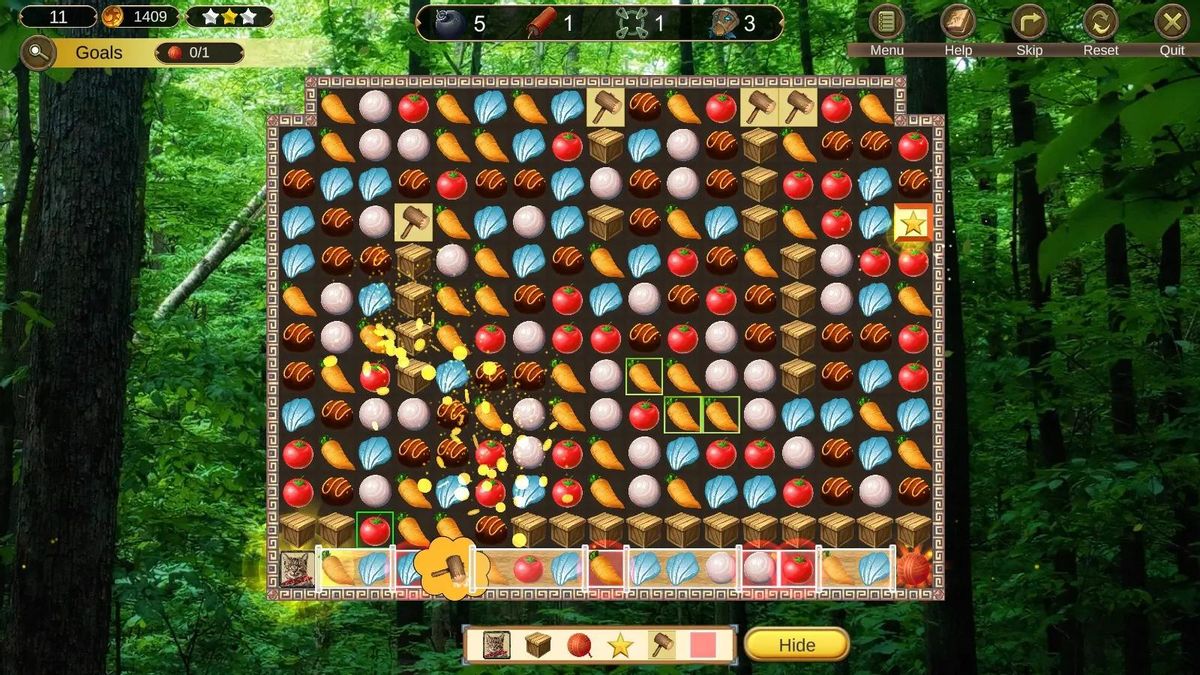Select the gold star tile on the board
The height and width of the screenshot is (675, 1200).
913,224
